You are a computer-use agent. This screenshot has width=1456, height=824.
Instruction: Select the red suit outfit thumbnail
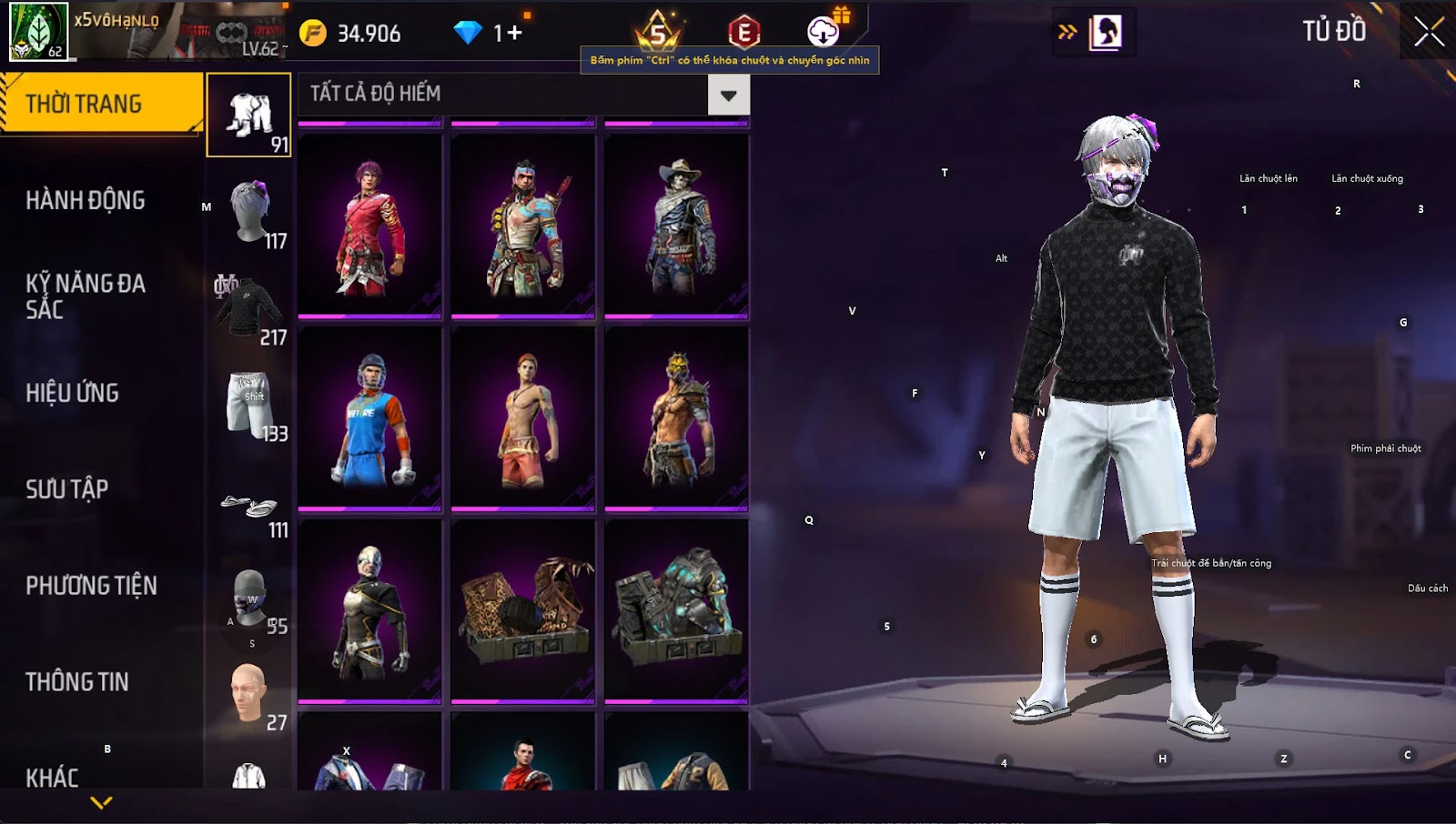coord(369,226)
